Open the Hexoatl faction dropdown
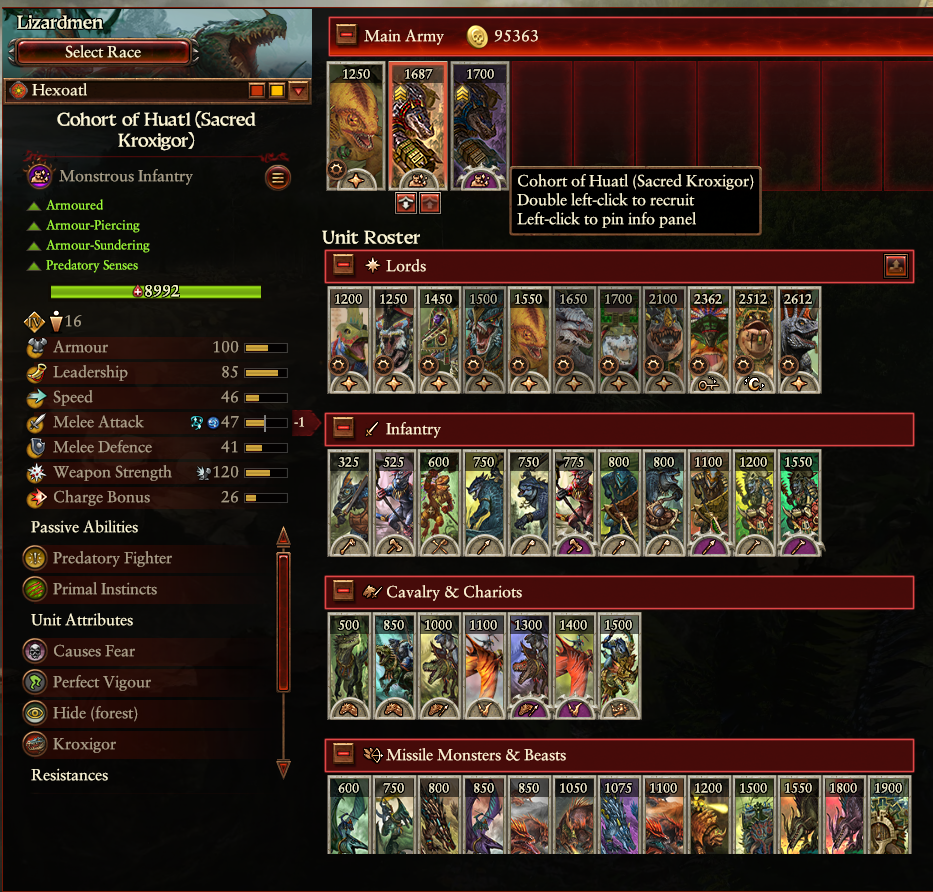The width and height of the screenshot is (933, 892). coord(298,92)
